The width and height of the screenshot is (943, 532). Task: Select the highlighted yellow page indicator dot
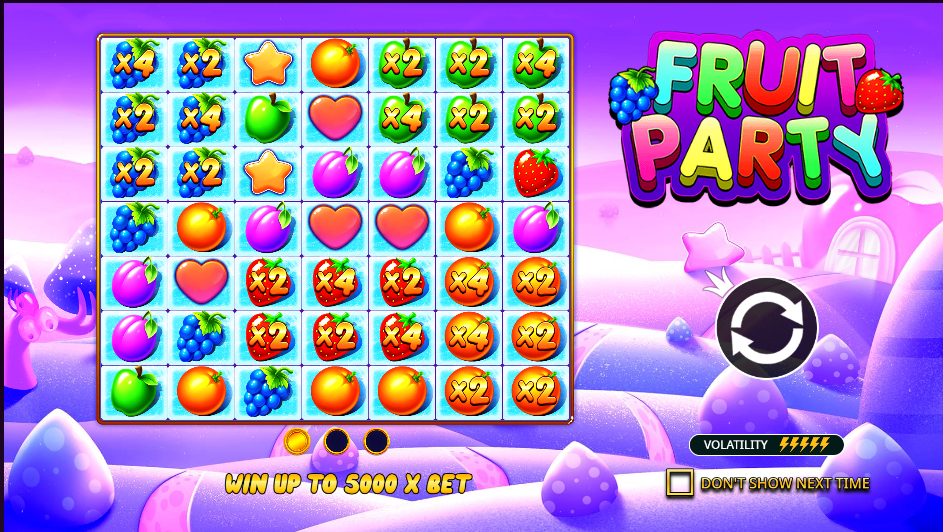pyautogui.click(x=297, y=440)
